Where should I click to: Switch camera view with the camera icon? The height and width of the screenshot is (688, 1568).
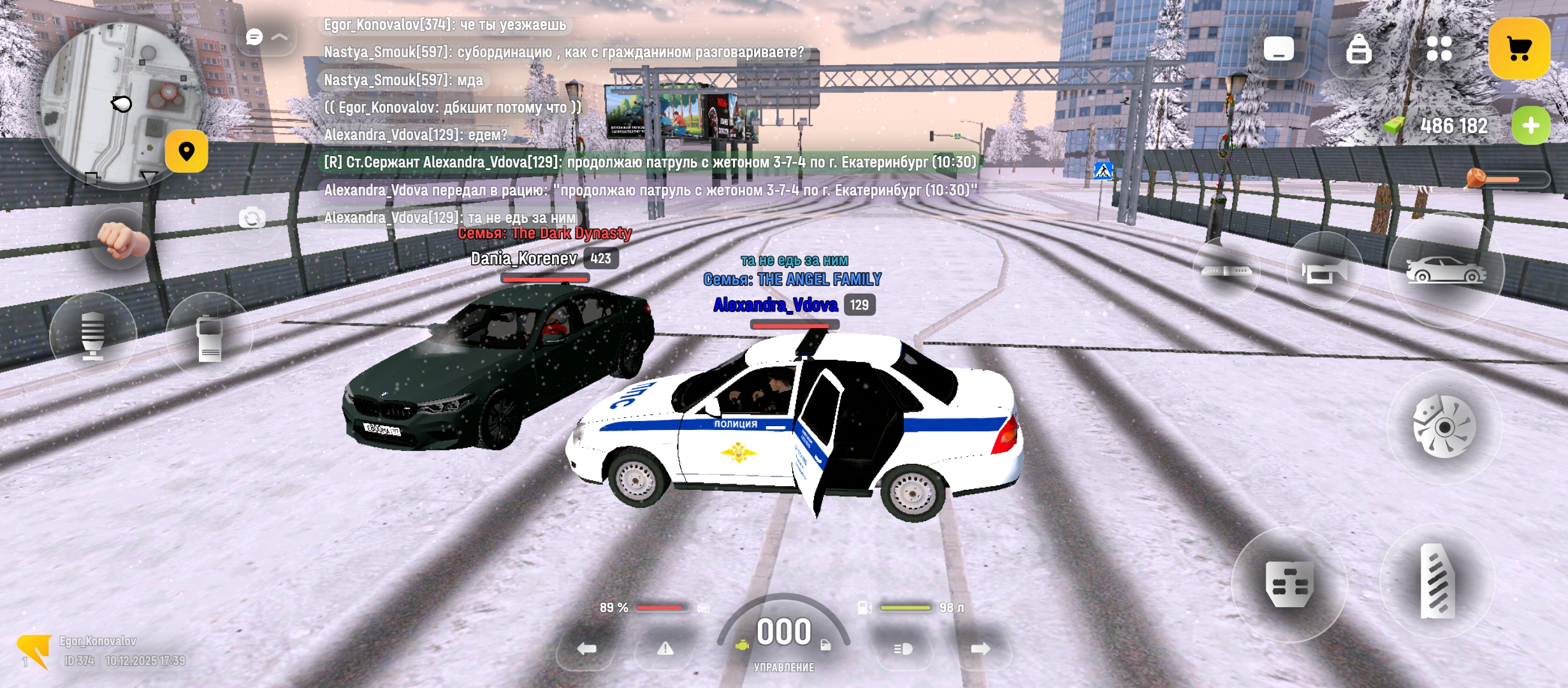point(252,219)
